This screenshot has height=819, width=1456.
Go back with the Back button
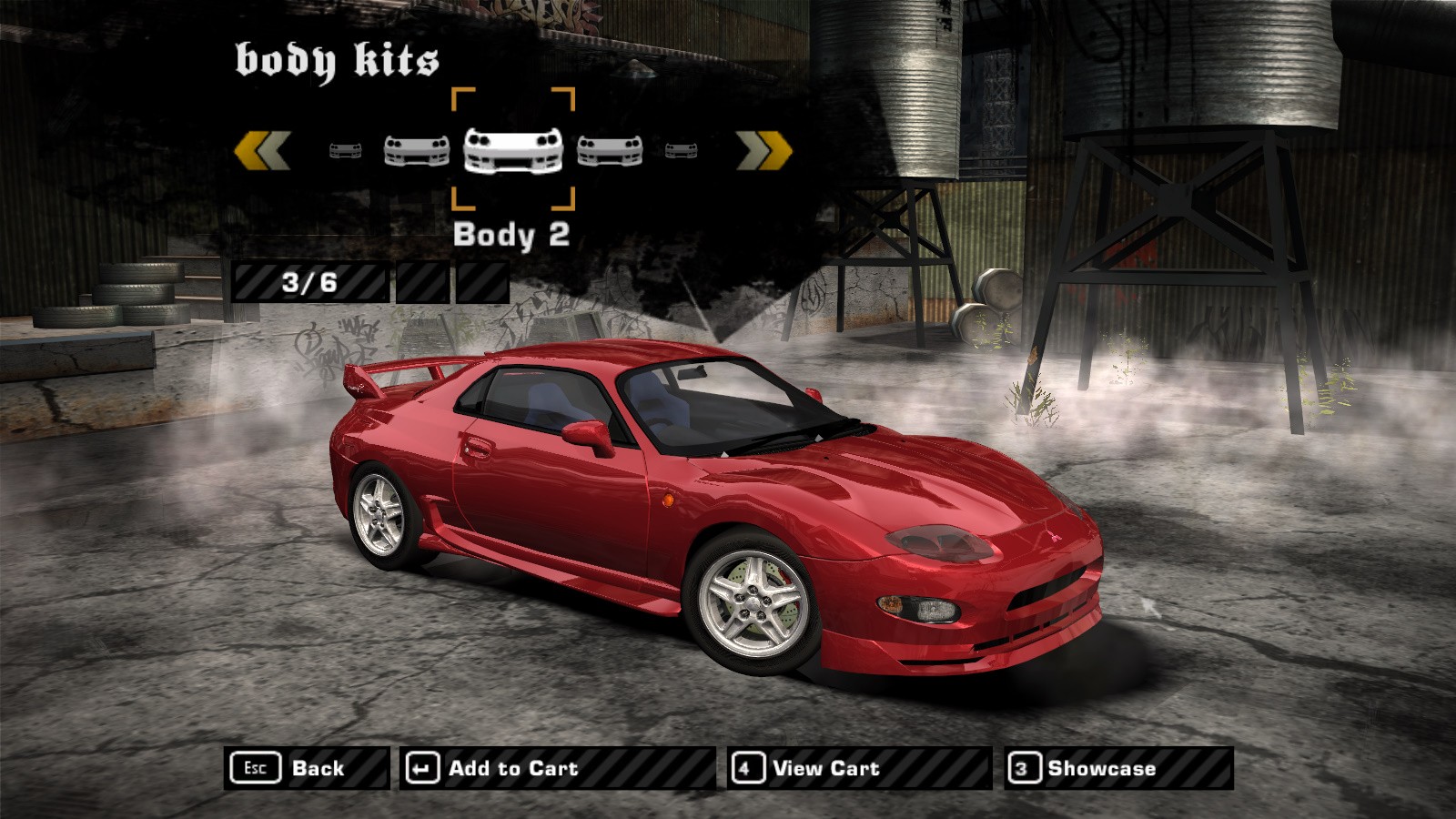306,768
